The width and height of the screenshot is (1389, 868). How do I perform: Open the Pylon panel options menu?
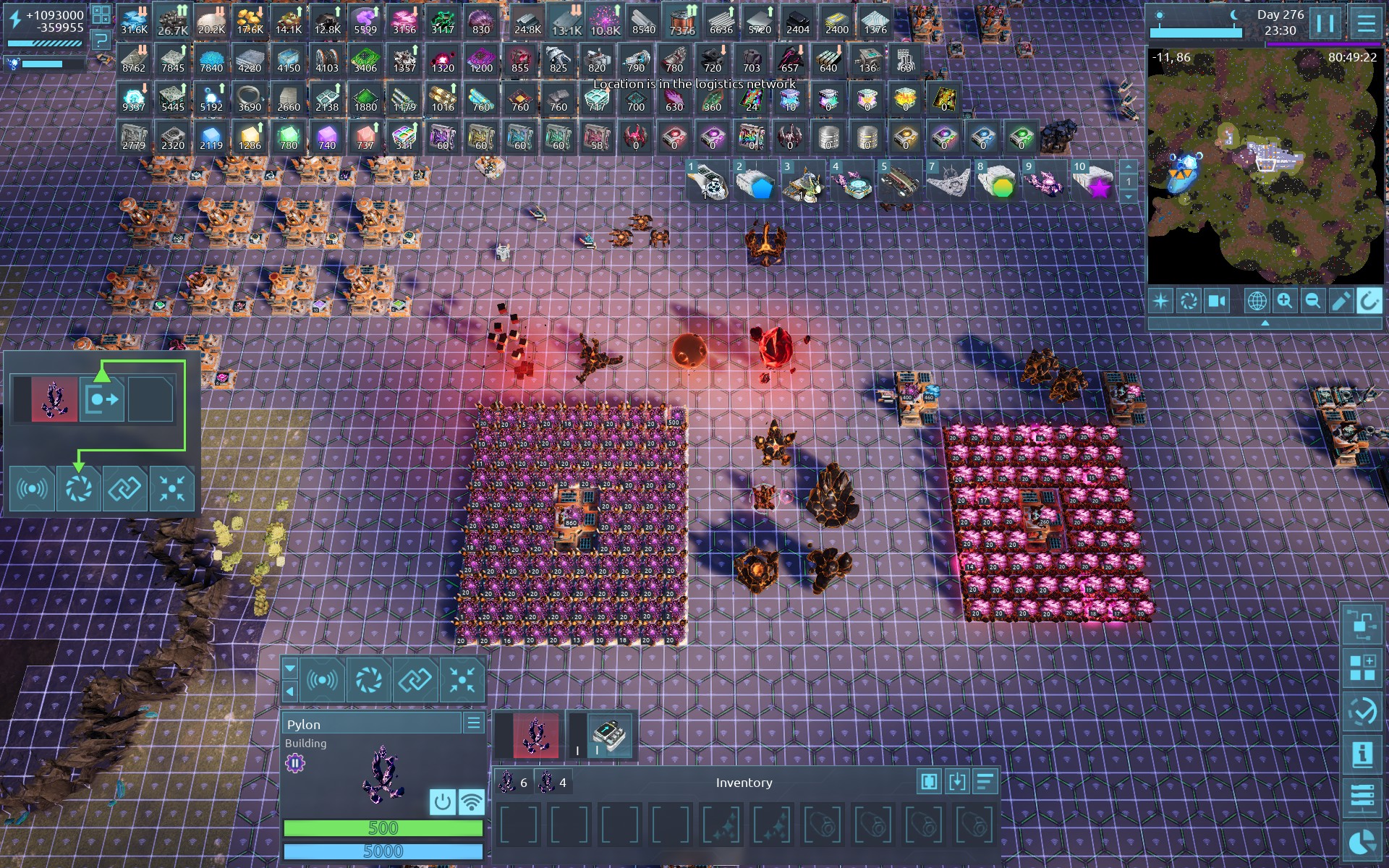tap(474, 723)
